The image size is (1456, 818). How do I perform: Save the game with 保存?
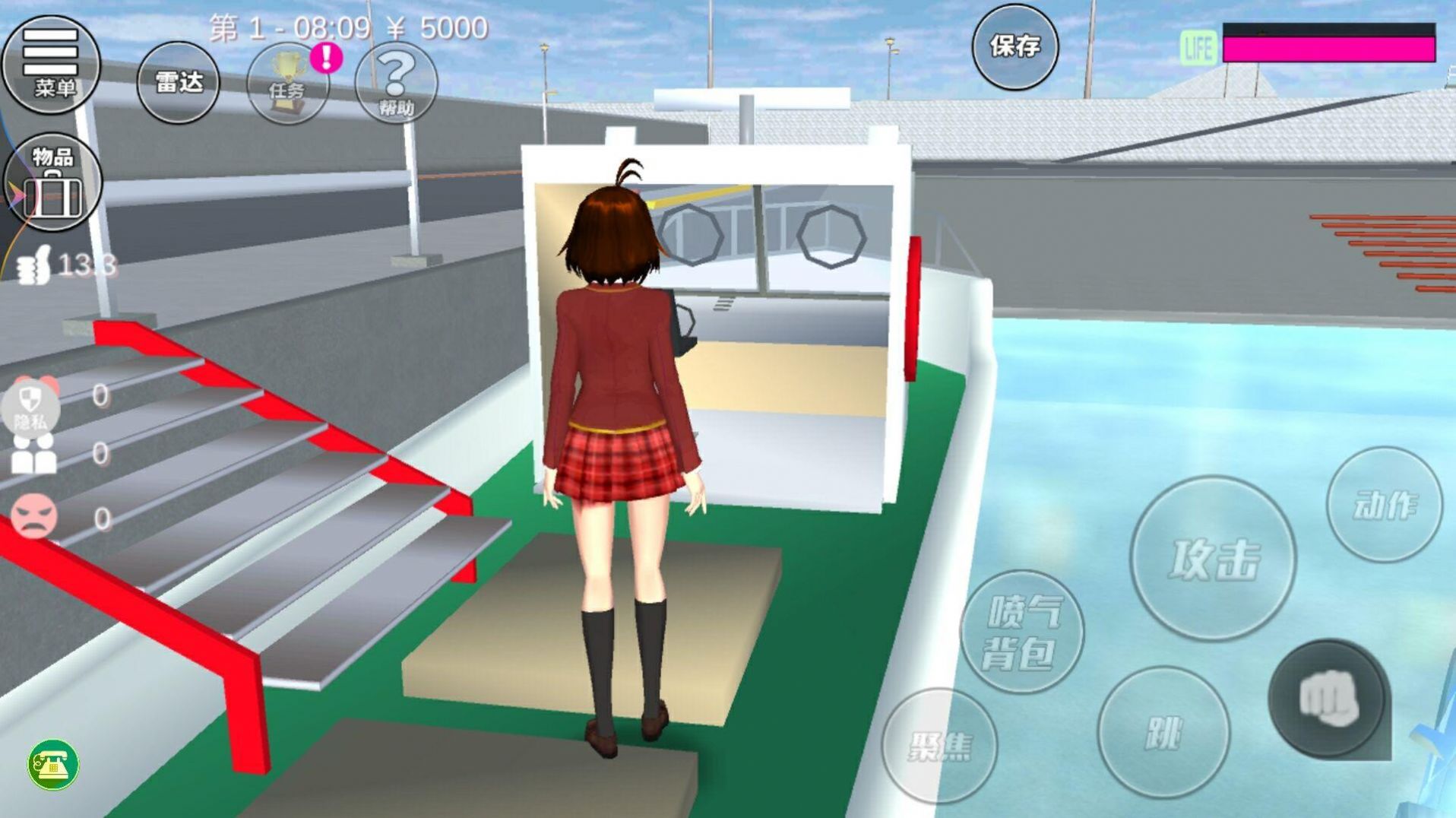click(1014, 46)
